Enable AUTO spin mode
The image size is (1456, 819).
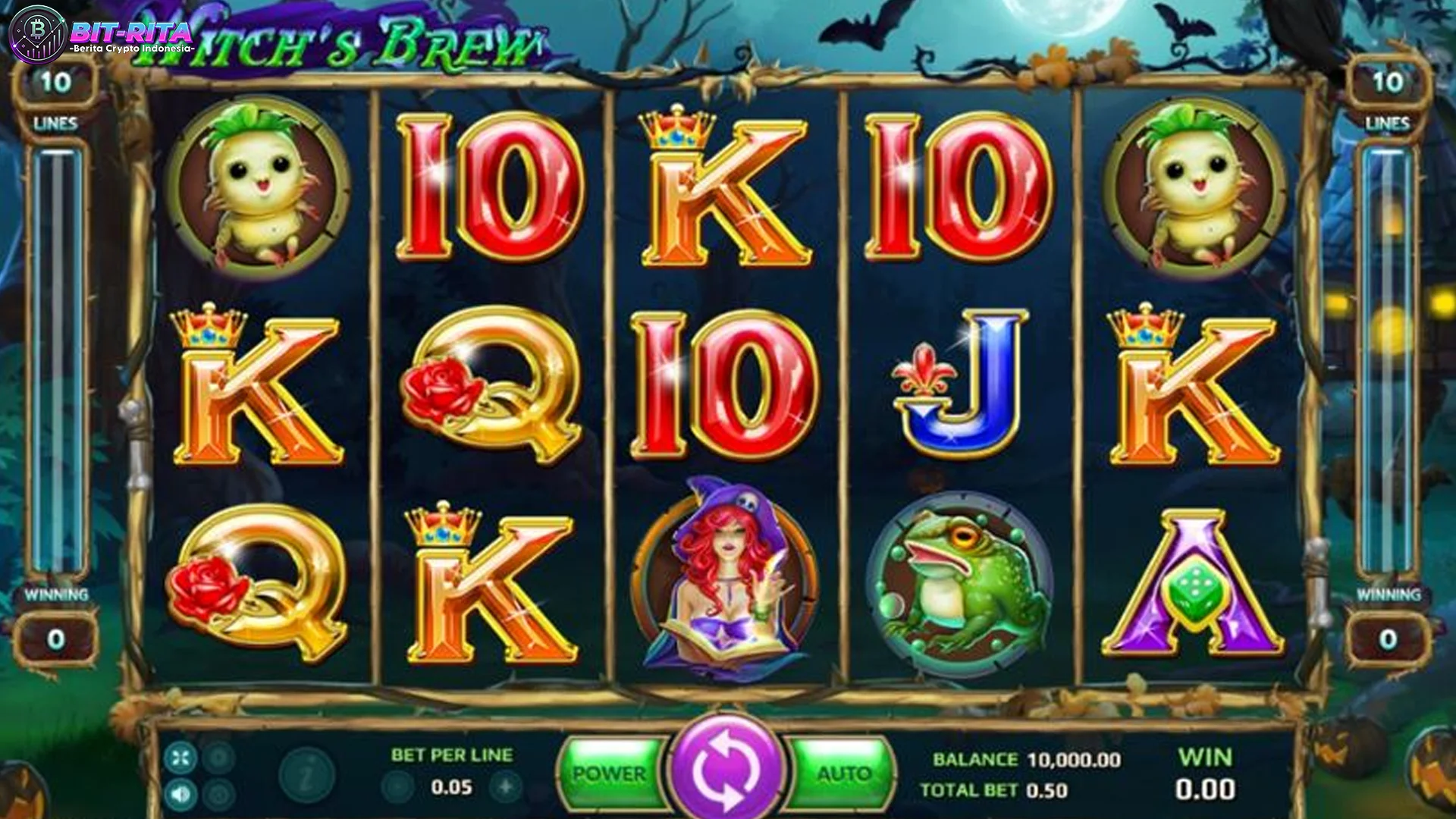pyautogui.click(x=840, y=772)
